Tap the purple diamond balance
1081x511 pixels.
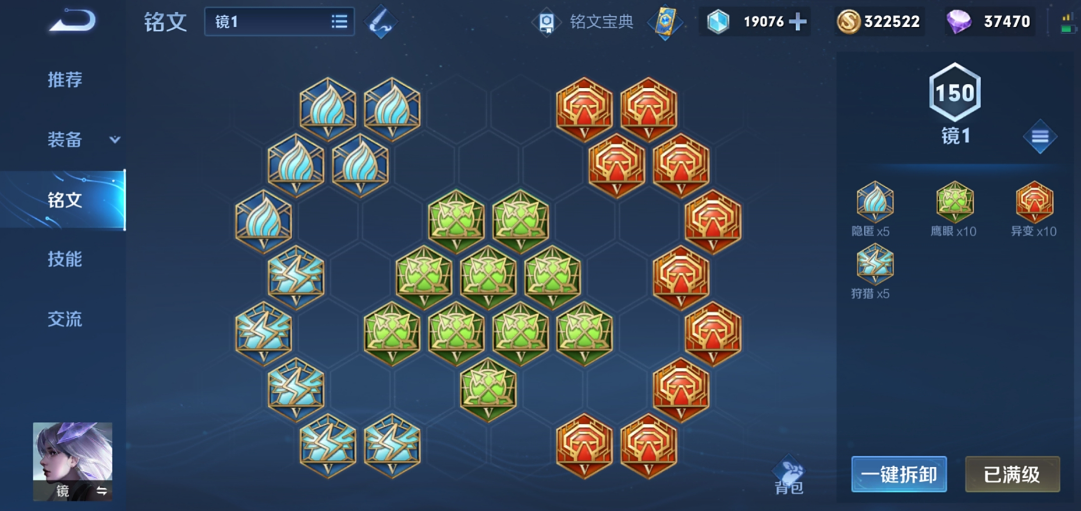pyautogui.click(x=989, y=22)
